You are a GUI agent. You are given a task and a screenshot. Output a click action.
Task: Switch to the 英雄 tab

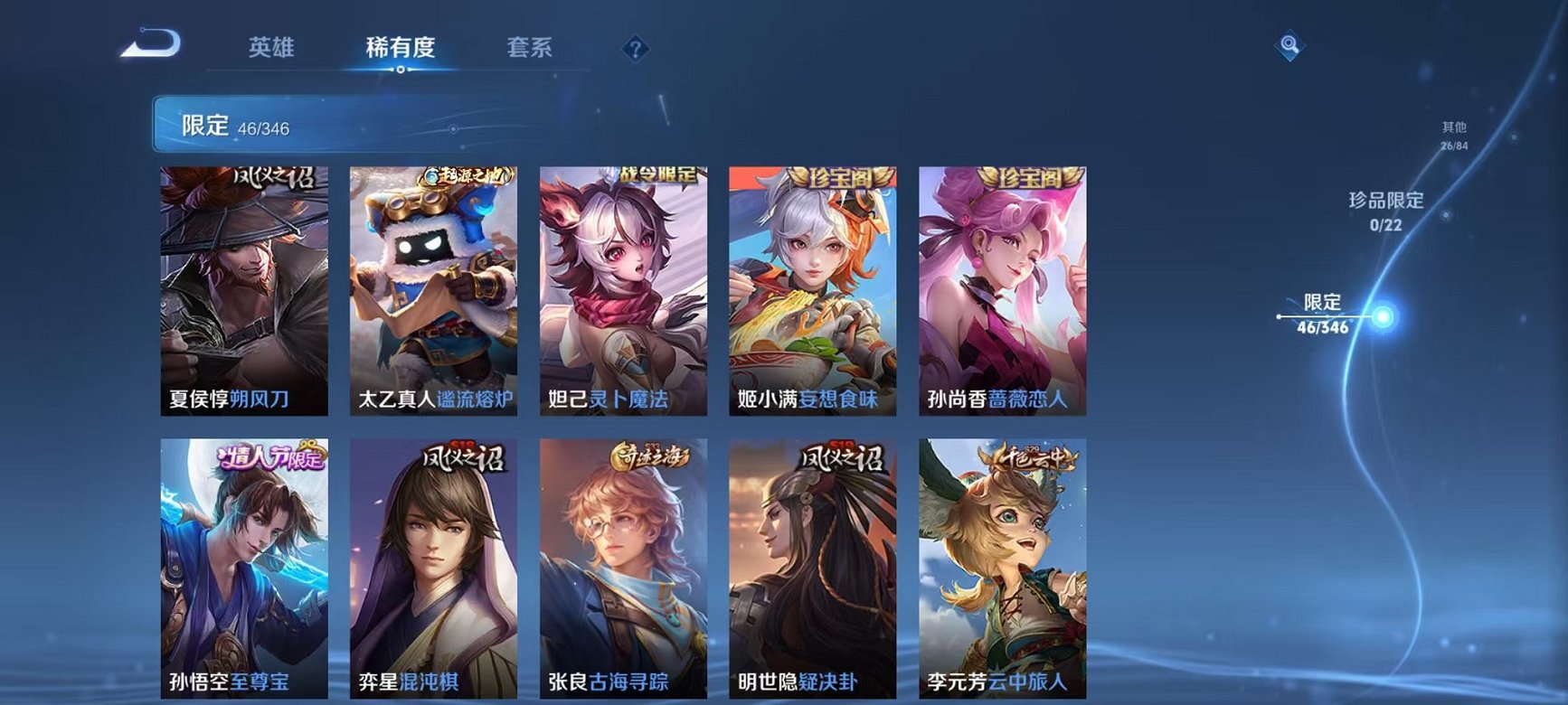(x=271, y=48)
